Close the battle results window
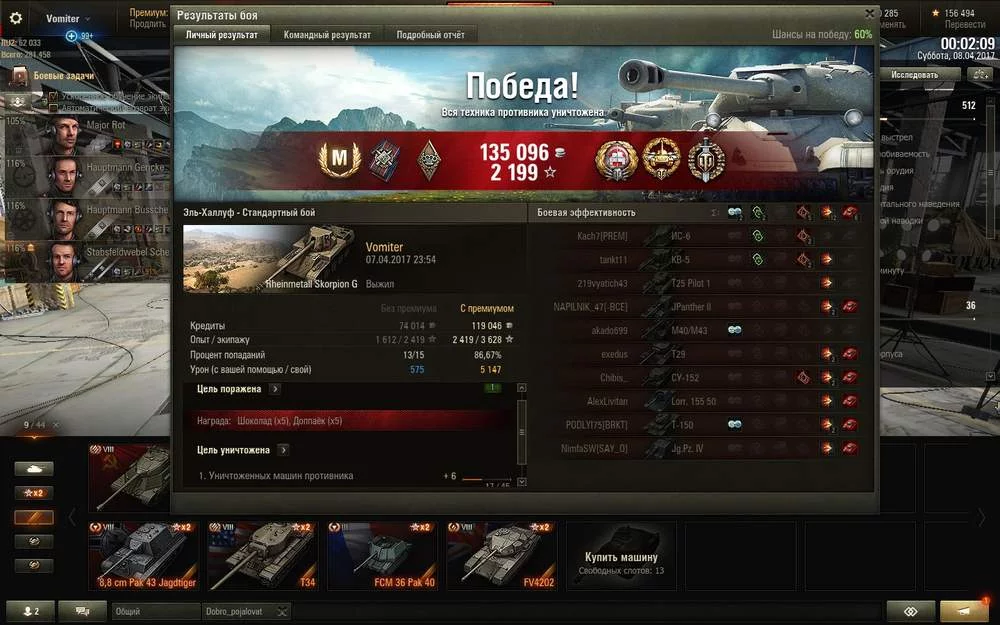This screenshot has width=1000, height=625. 869,14
